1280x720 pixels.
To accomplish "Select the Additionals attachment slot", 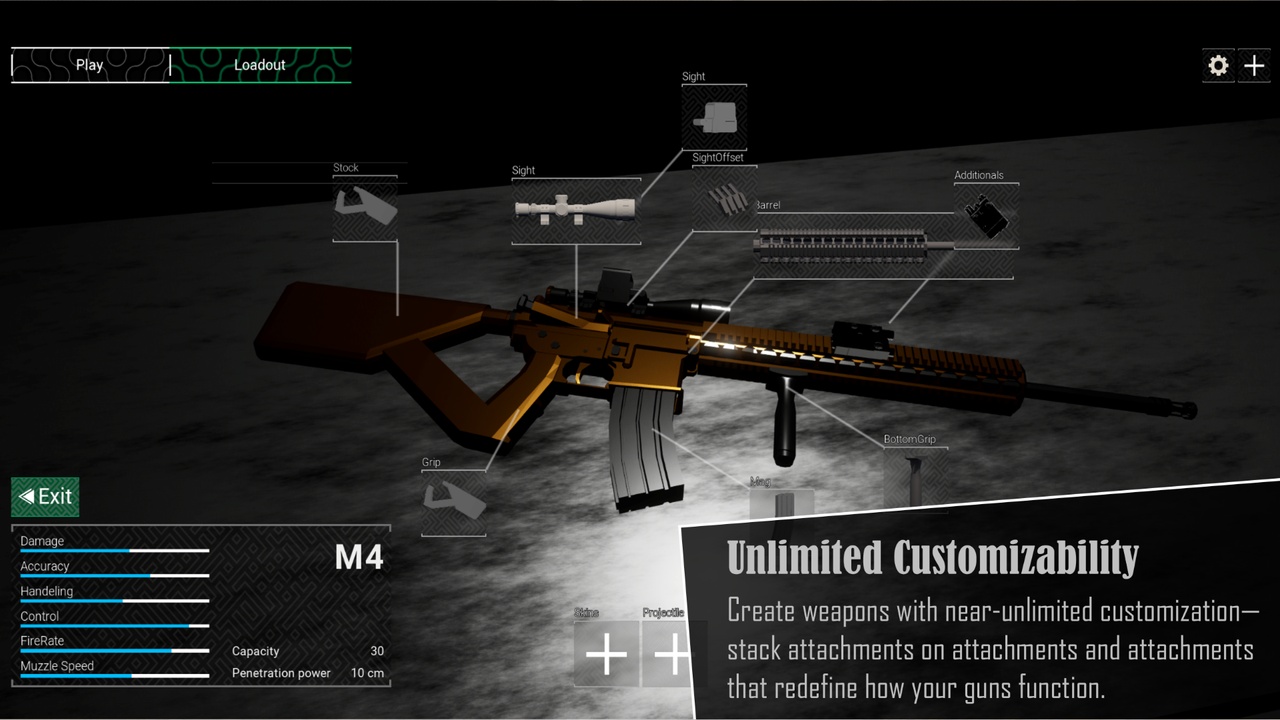I will coord(986,215).
